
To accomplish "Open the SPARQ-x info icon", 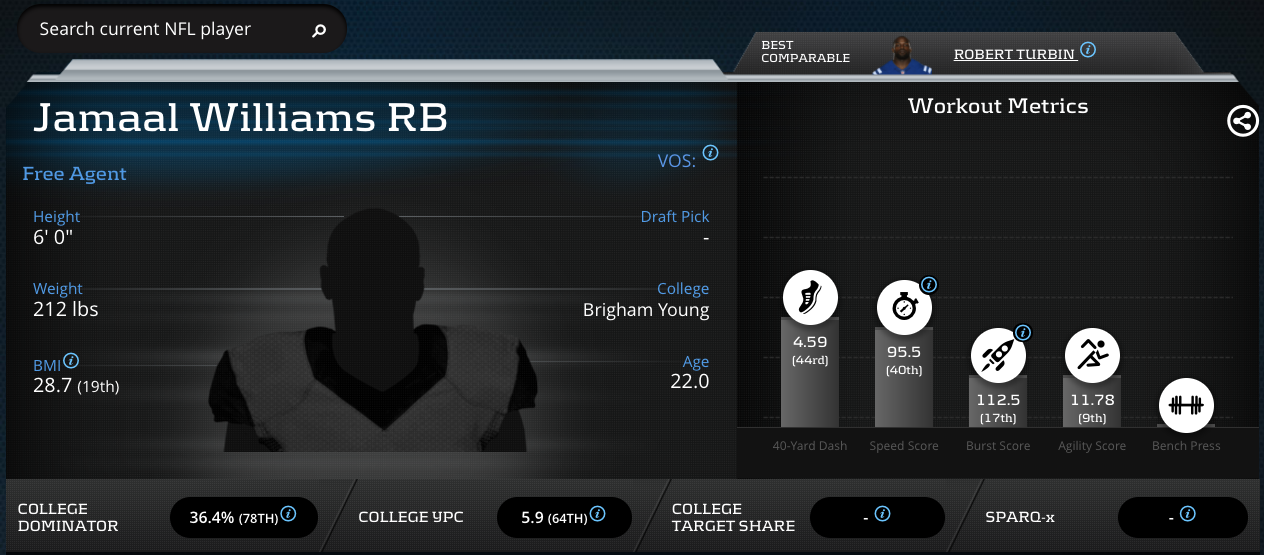I will (1187, 514).
